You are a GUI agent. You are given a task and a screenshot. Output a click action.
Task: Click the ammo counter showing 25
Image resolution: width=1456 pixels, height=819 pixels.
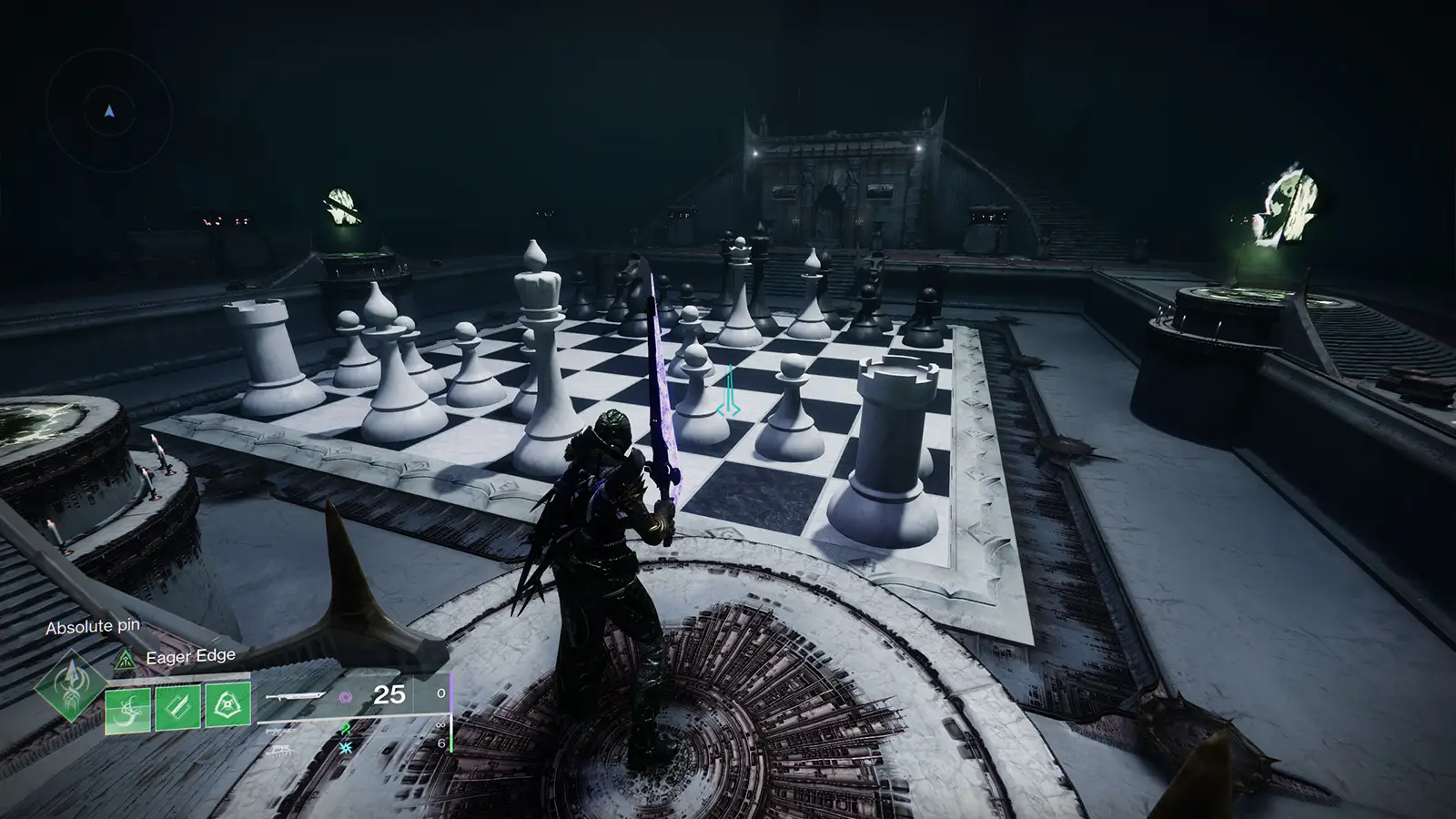389,694
